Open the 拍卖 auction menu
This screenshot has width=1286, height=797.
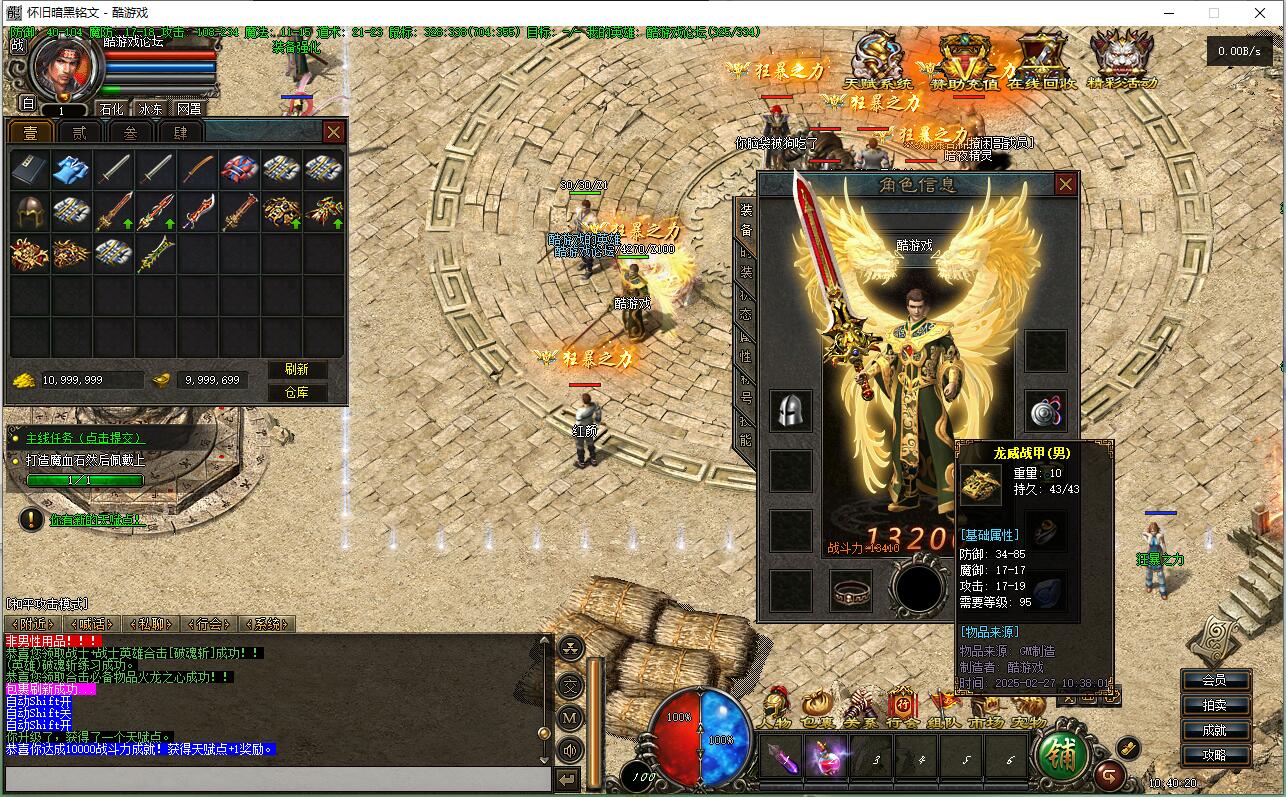click(x=1214, y=705)
